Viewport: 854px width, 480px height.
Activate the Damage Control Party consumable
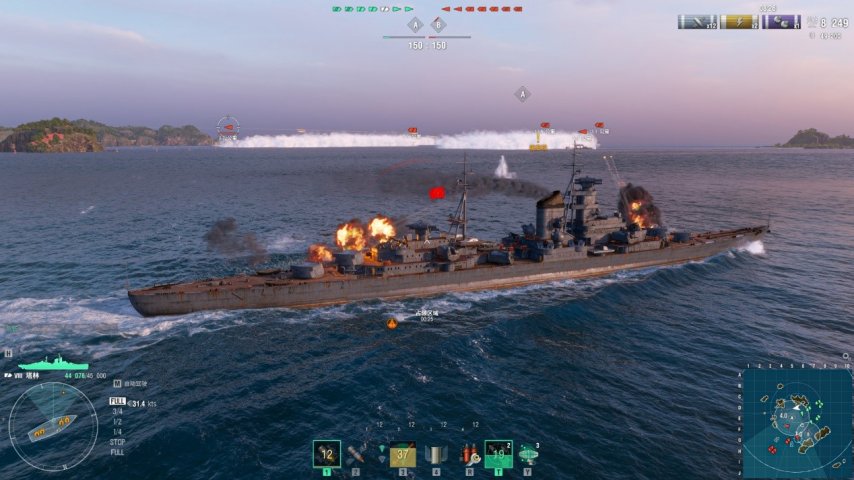tap(435, 455)
